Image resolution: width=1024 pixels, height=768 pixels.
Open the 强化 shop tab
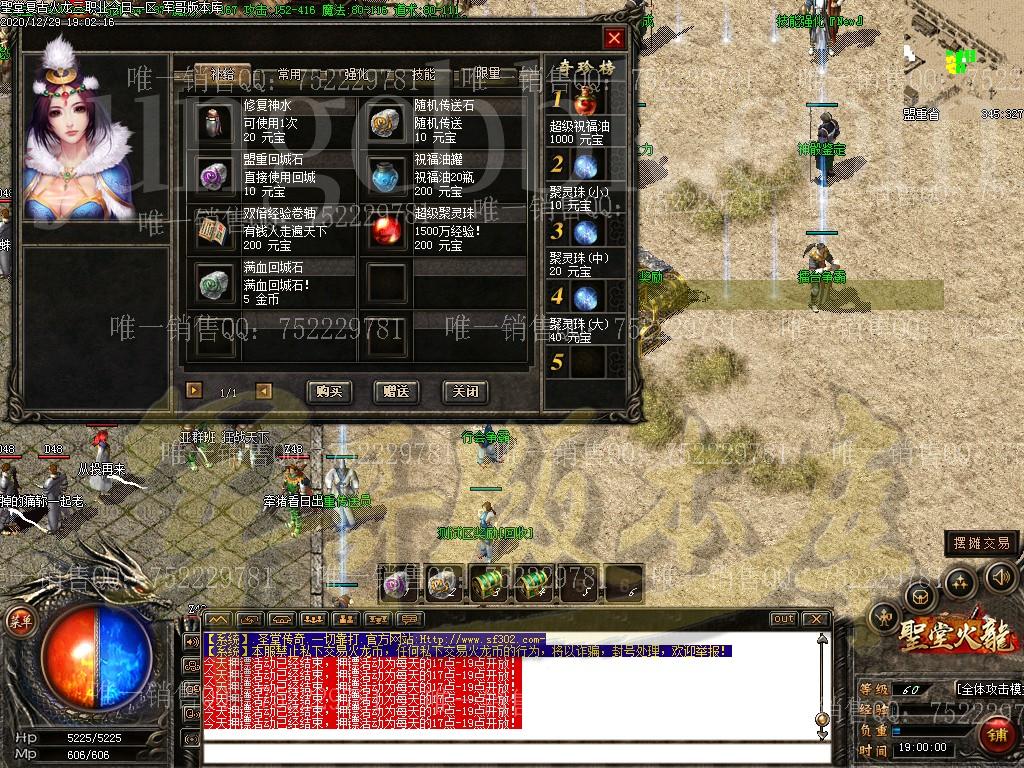coord(357,74)
